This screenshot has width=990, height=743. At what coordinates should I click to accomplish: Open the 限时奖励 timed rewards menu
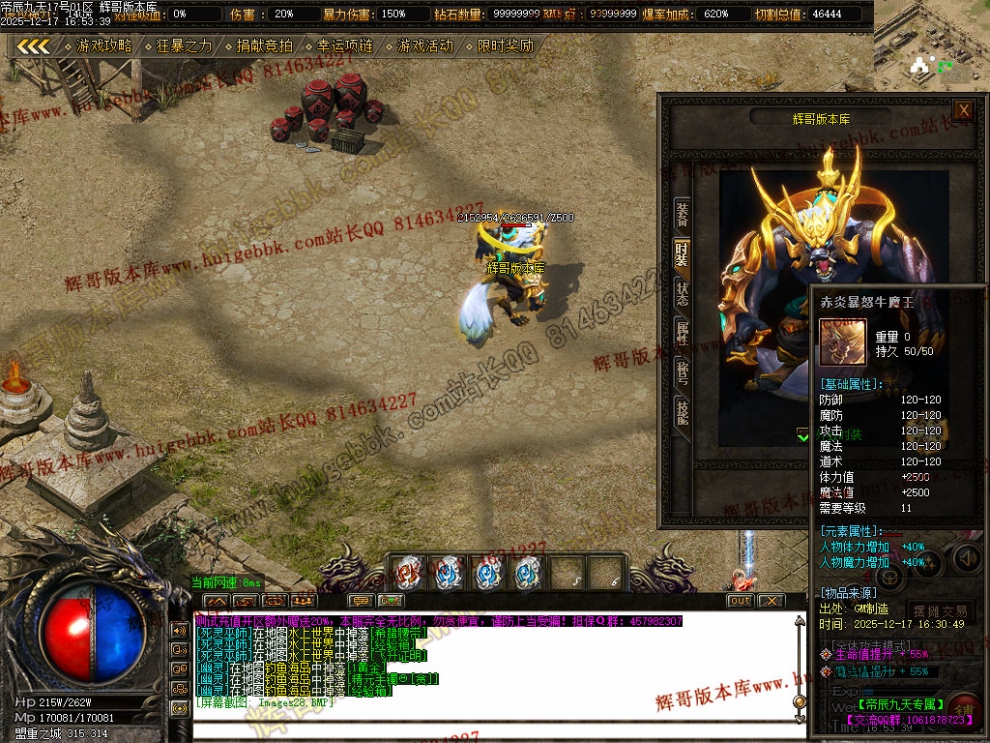point(504,46)
